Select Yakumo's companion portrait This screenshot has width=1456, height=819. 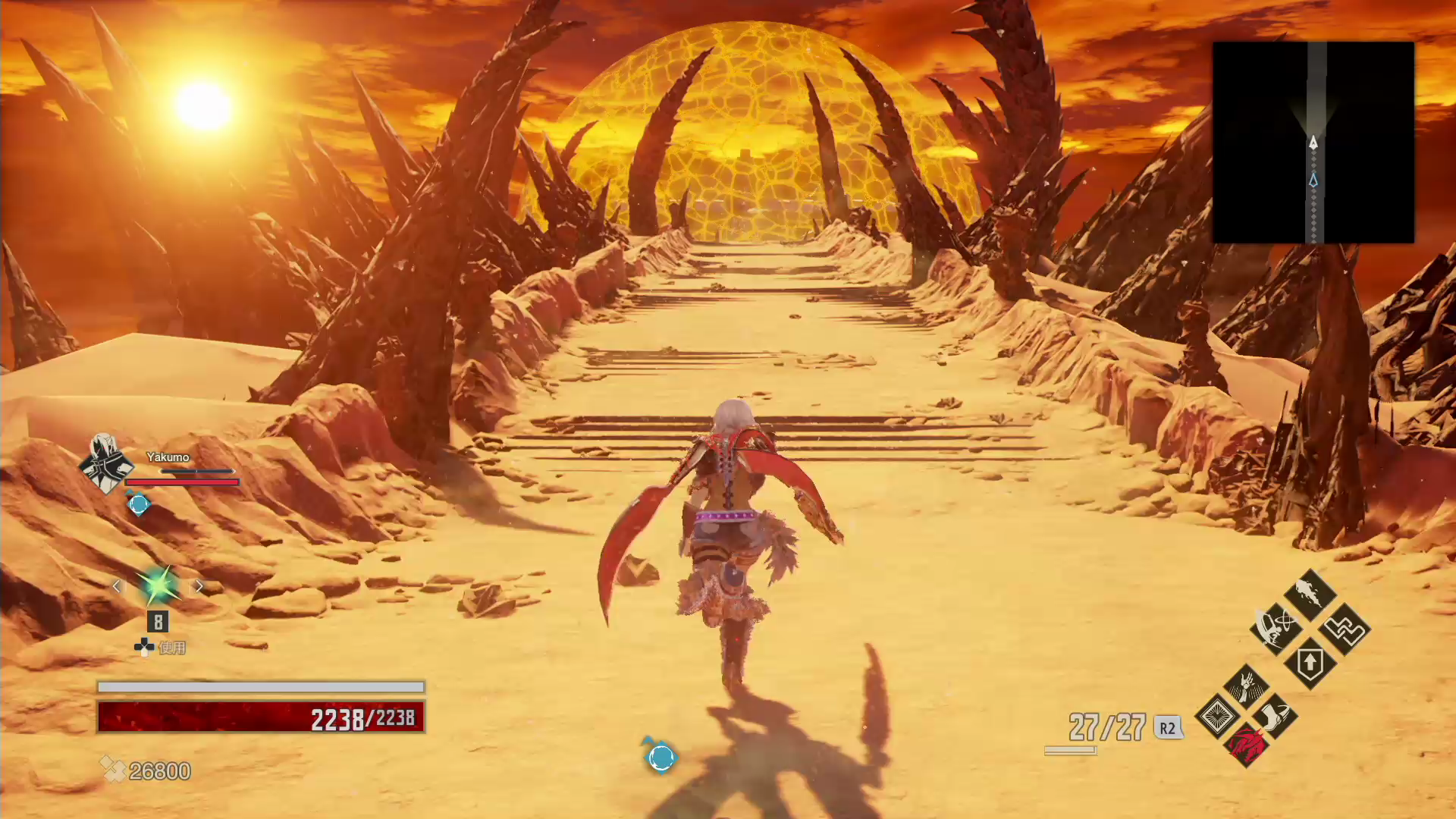pyautogui.click(x=105, y=463)
